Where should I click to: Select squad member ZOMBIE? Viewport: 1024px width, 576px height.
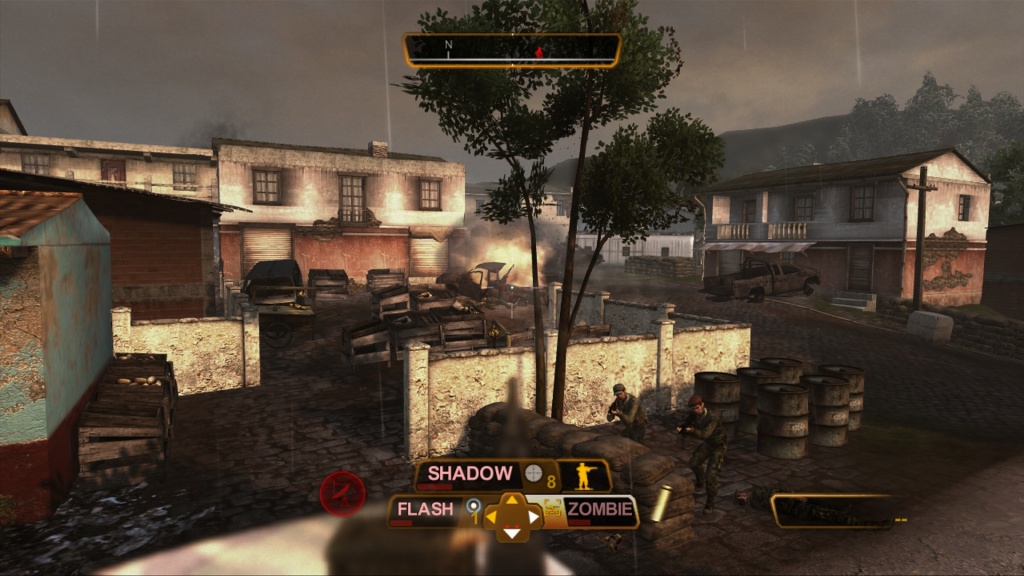click(599, 510)
